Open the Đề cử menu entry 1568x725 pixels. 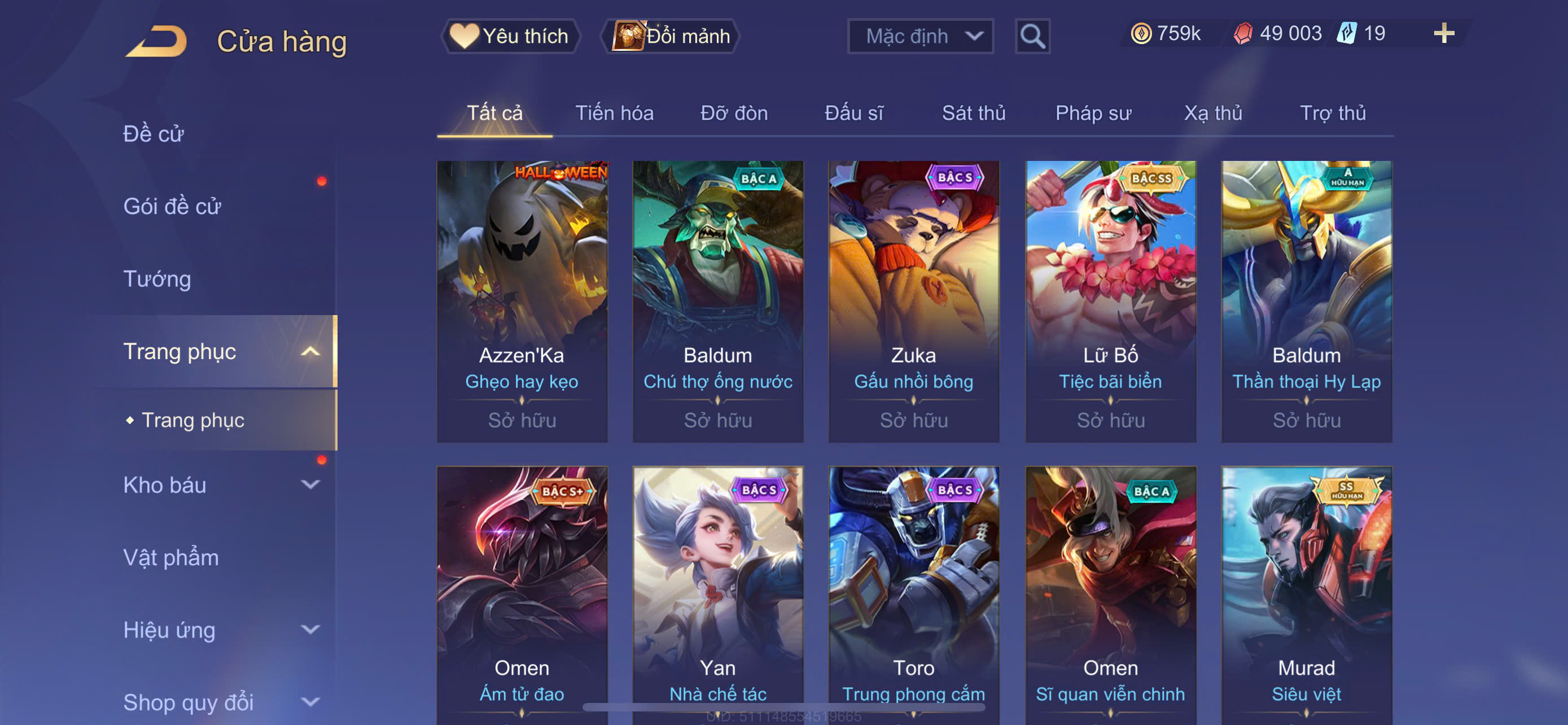click(154, 134)
